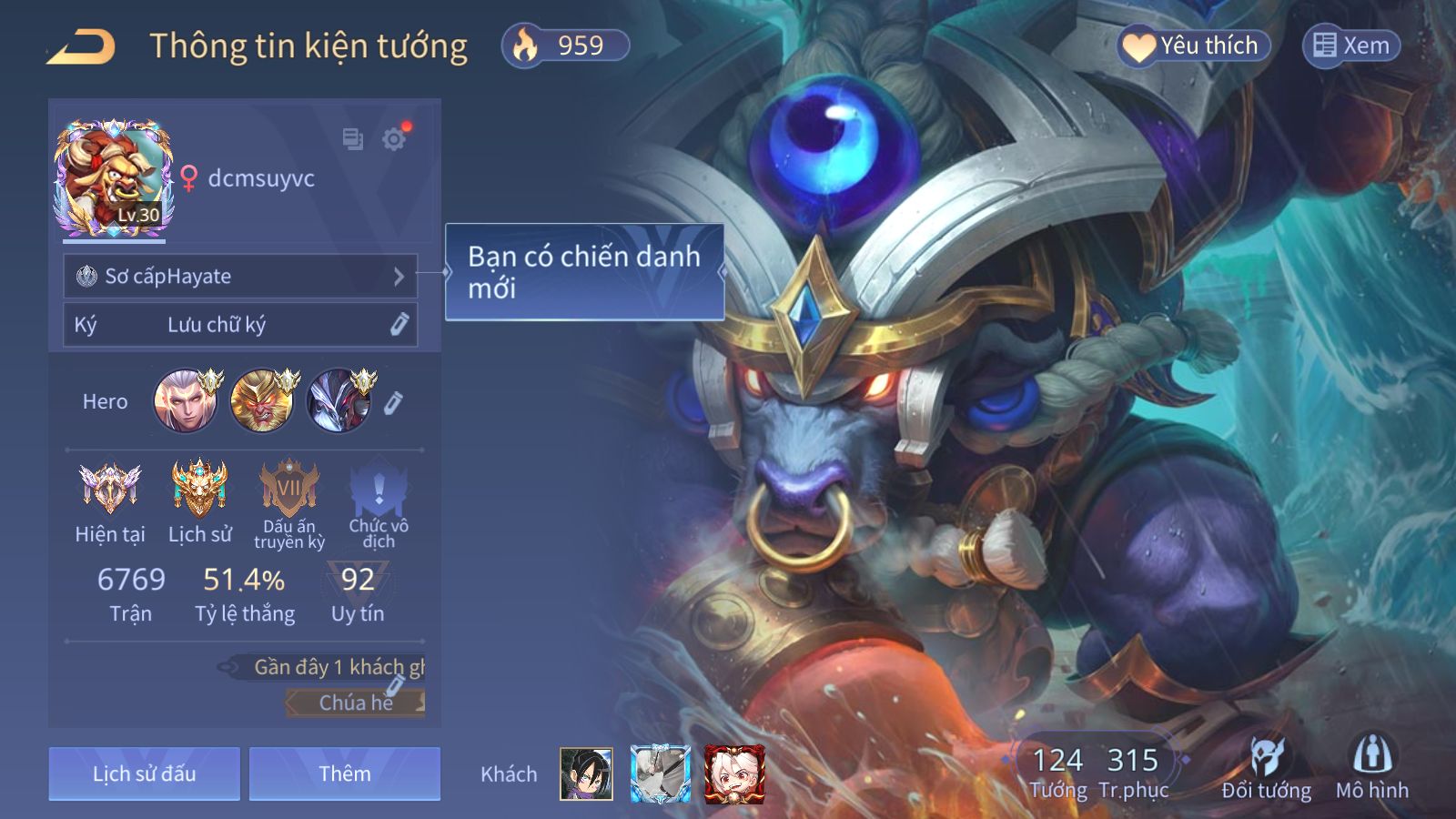Open the Chúa hè badge tag
The image size is (1456, 819).
(356, 703)
